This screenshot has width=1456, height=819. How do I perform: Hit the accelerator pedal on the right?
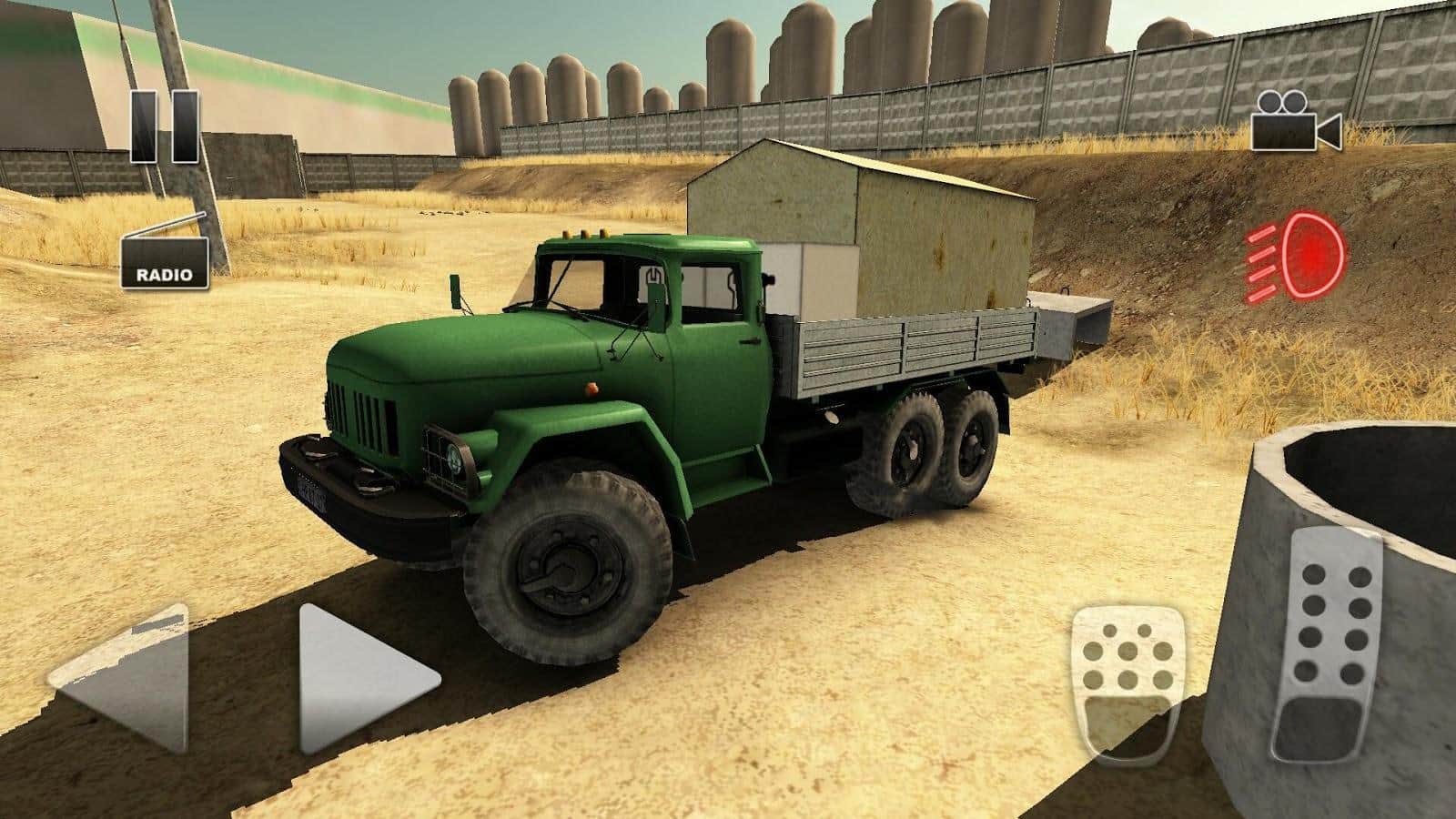coord(1328,646)
